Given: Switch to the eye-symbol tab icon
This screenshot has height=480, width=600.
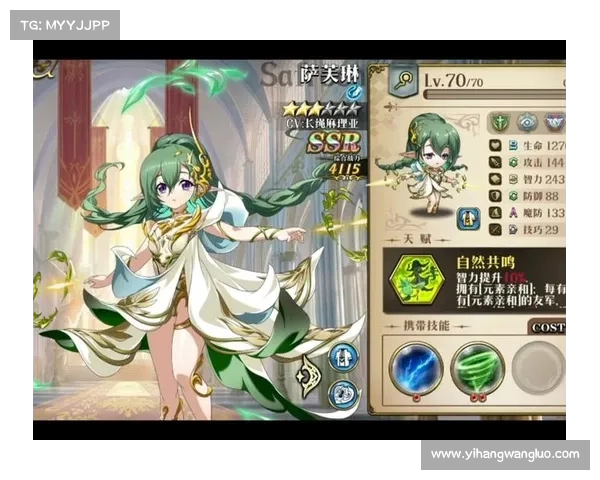Looking at the screenshot, I should pos(527,122).
